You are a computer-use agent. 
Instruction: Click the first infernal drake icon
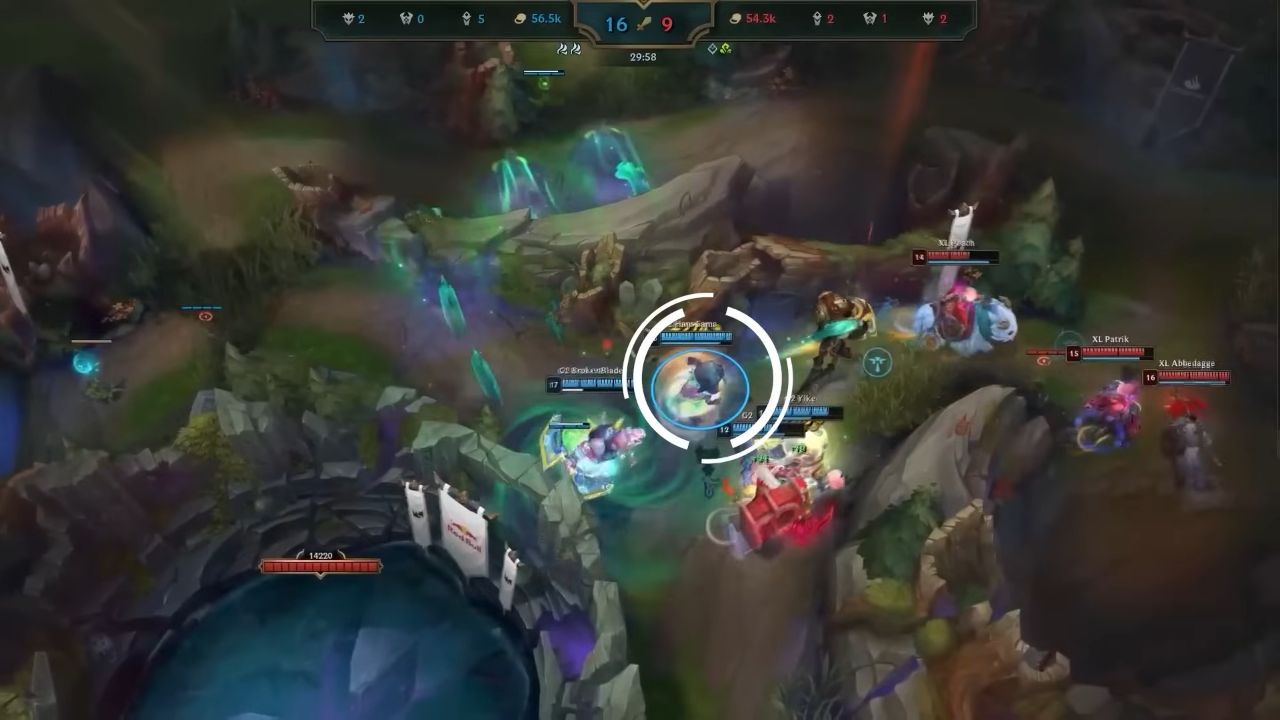pos(560,48)
